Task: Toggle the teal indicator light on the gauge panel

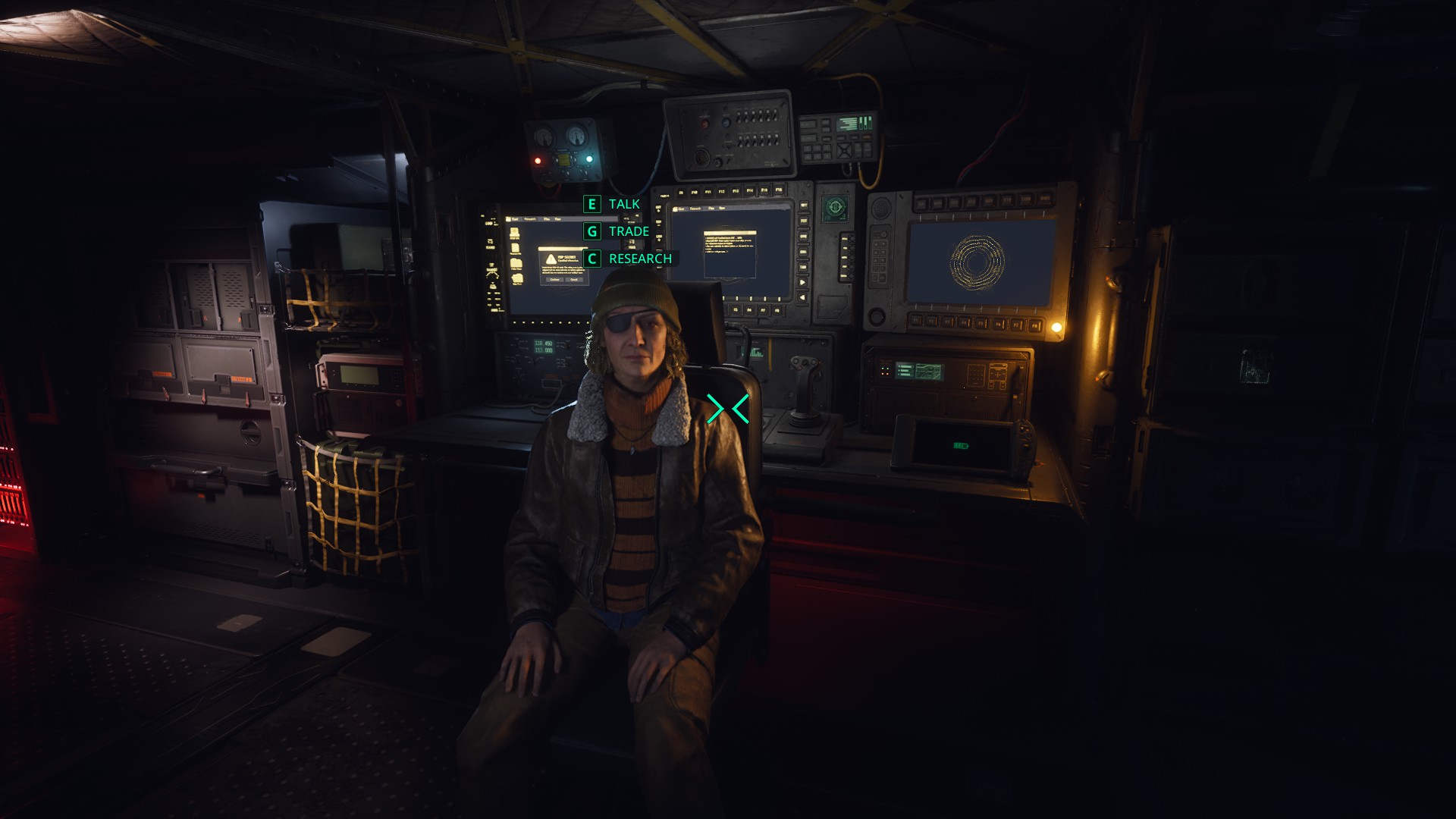Action: 589,159
